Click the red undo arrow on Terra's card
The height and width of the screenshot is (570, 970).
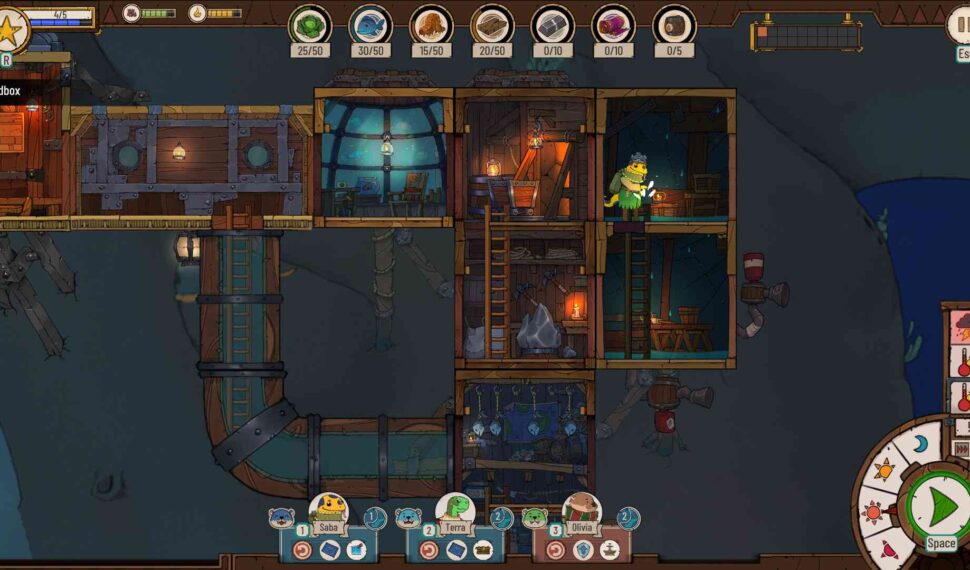click(430, 549)
